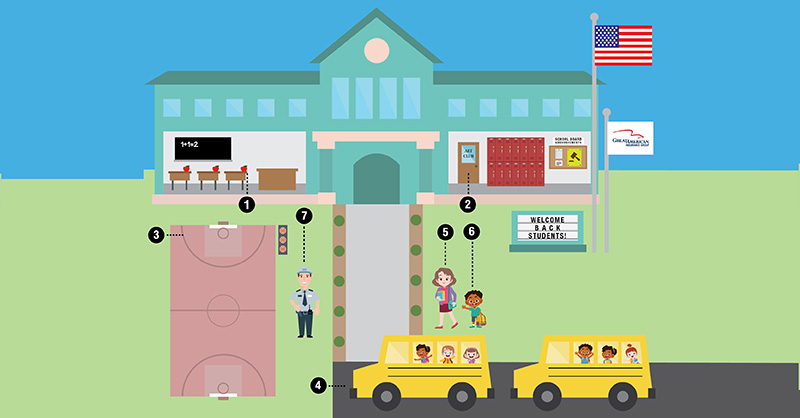800x418 pixels.
Task: Click hotspot number 7 above the security officer
Action: pyautogui.click(x=306, y=215)
